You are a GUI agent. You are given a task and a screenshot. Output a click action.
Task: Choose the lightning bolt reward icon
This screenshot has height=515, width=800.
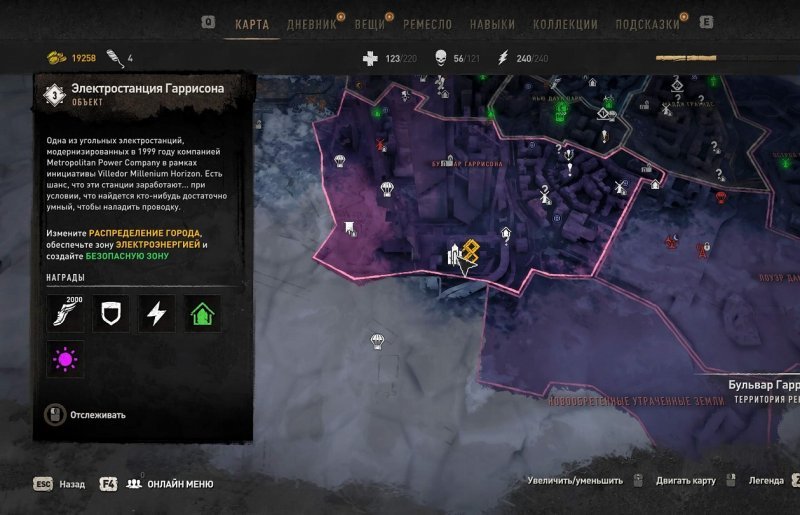156,313
